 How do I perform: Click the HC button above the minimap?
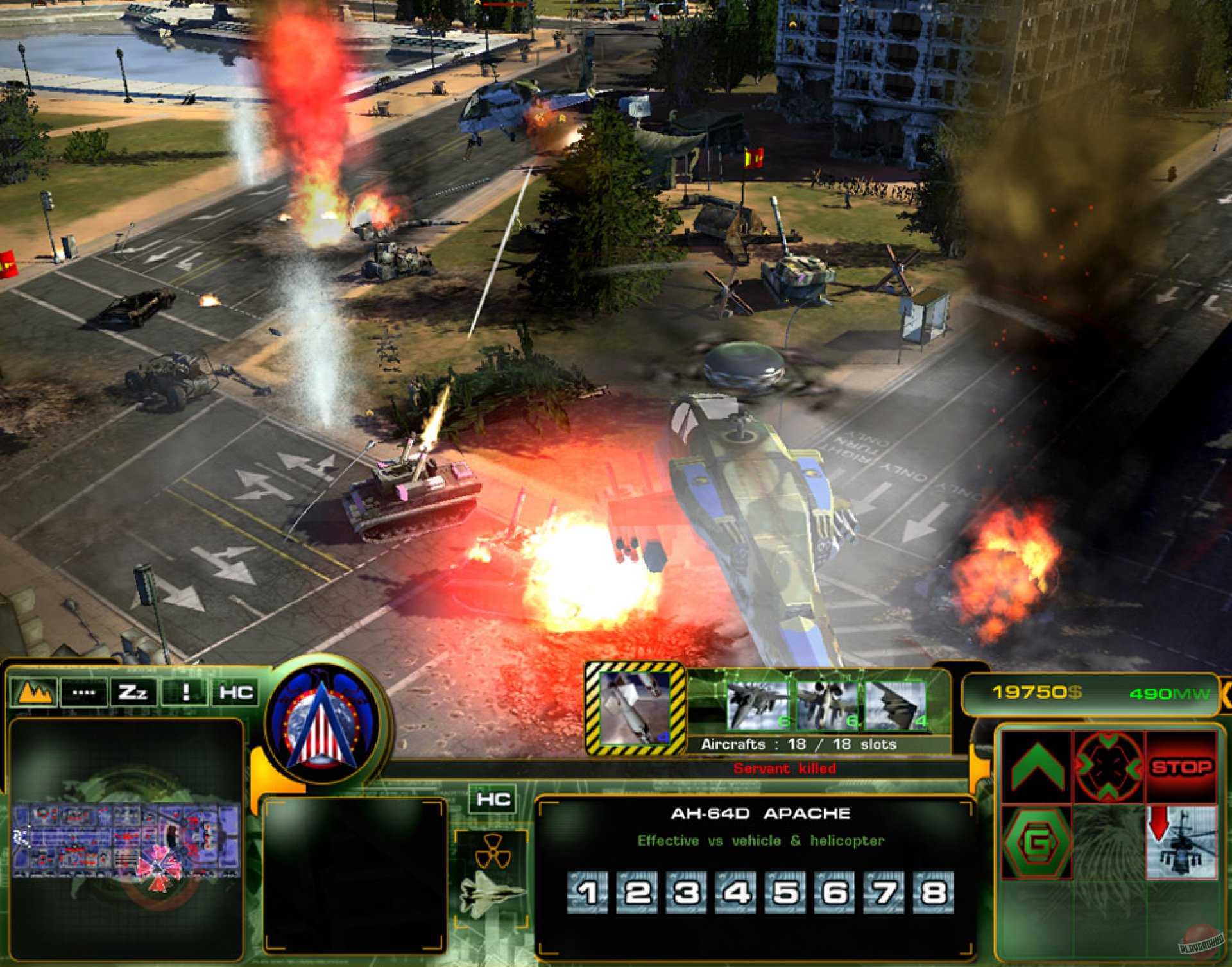click(x=235, y=692)
